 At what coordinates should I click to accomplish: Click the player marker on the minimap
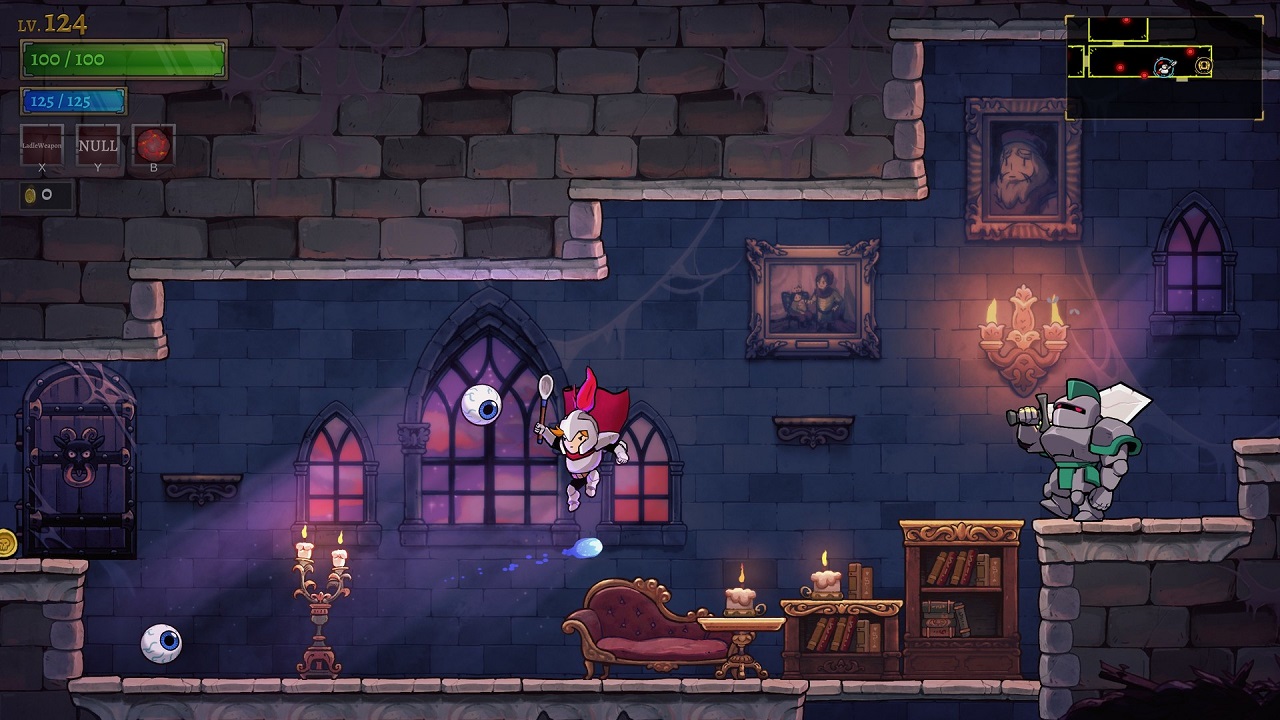(1164, 67)
